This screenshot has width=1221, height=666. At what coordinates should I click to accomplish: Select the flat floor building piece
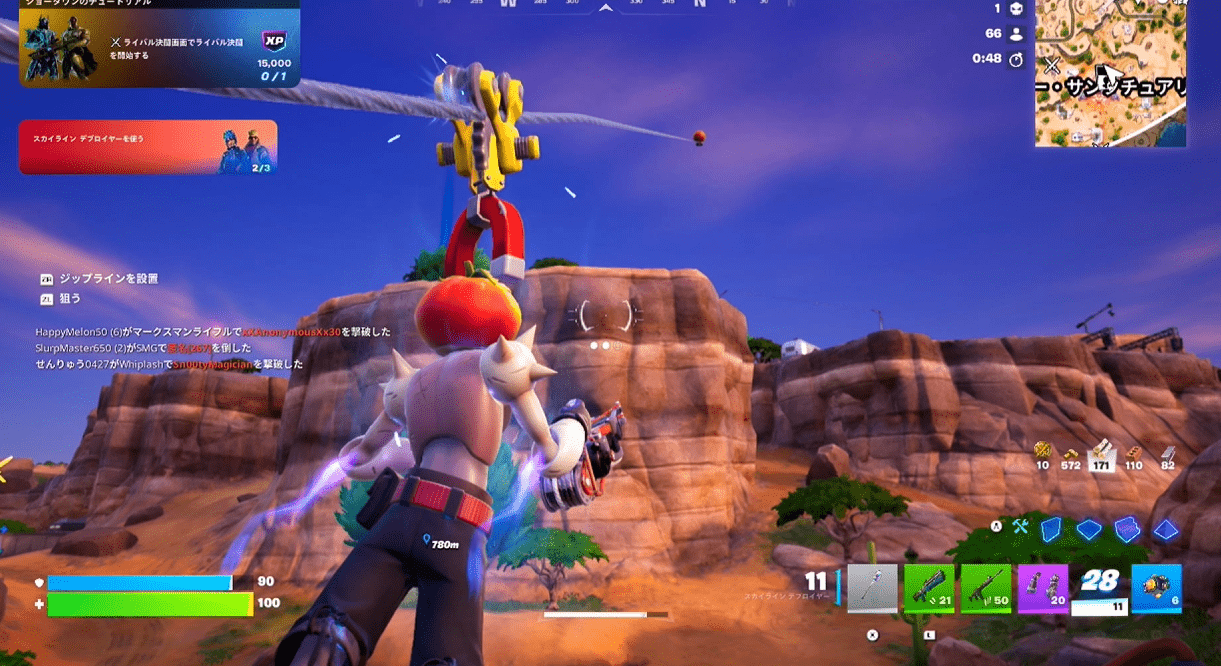point(1088,529)
